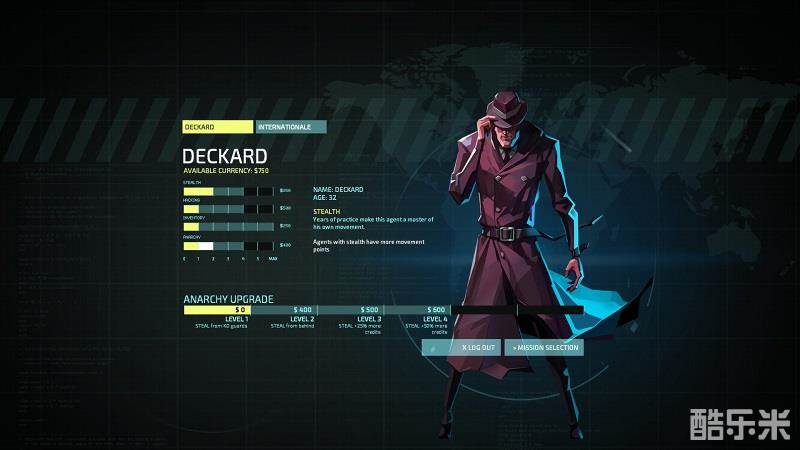The height and width of the screenshot is (450, 800).
Task: Click the $0 Anarchy level 1 segment
Action: pyautogui.click(x=217, y=310)
